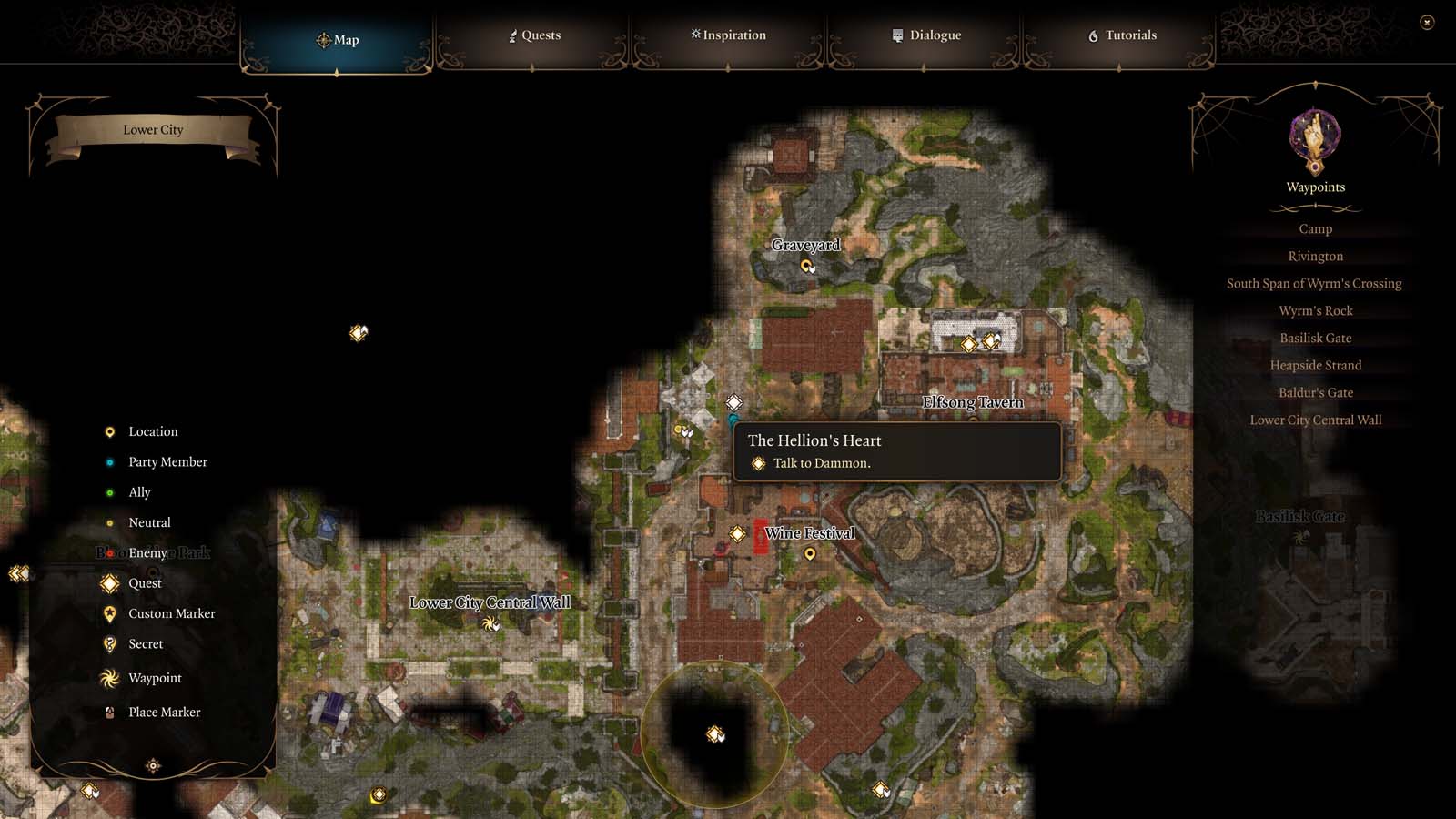Switch to the Dialogue tab

[925, 35]
